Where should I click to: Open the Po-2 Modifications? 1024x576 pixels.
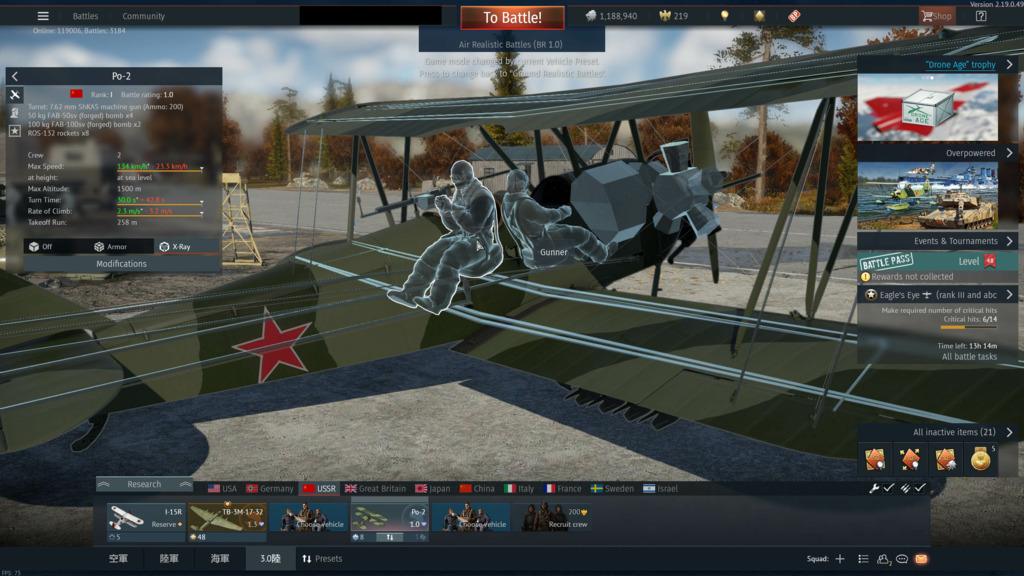[121, 264]
